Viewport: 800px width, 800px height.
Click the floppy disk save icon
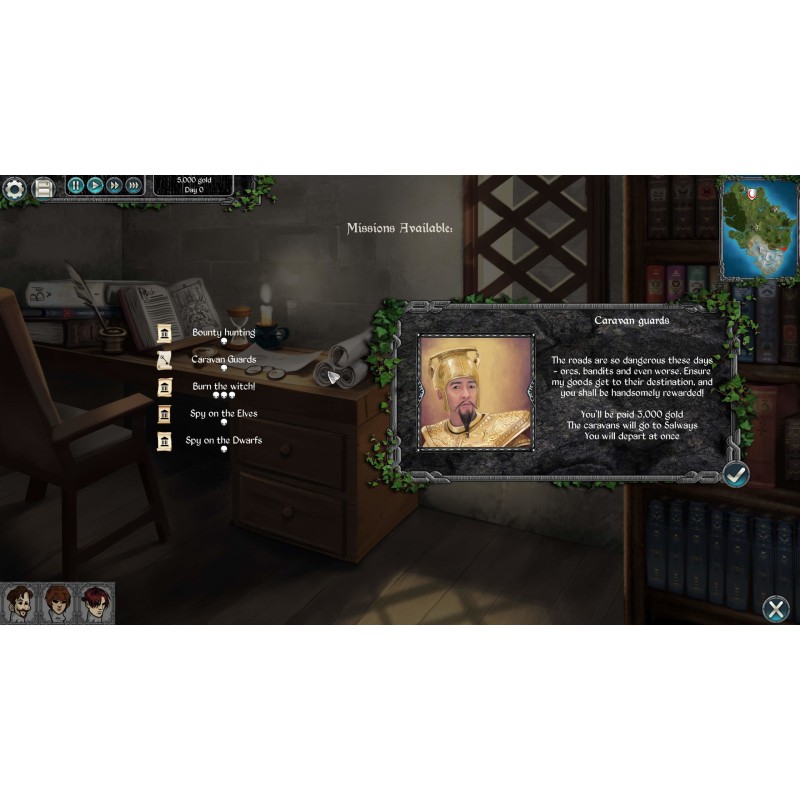tap(43, 187)
